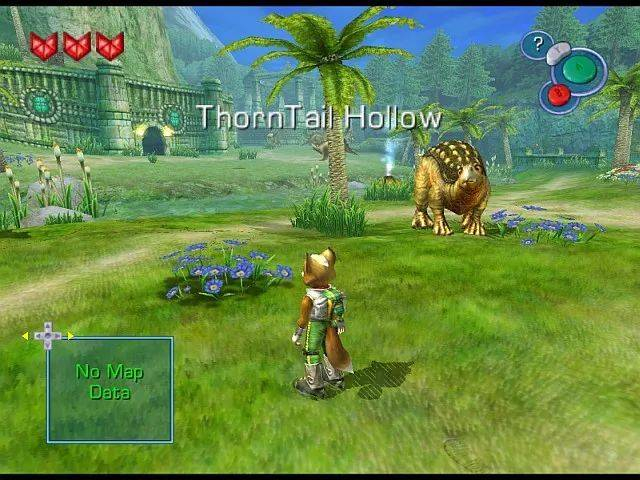Open the No Map Data minimap panel

[110, 389]
